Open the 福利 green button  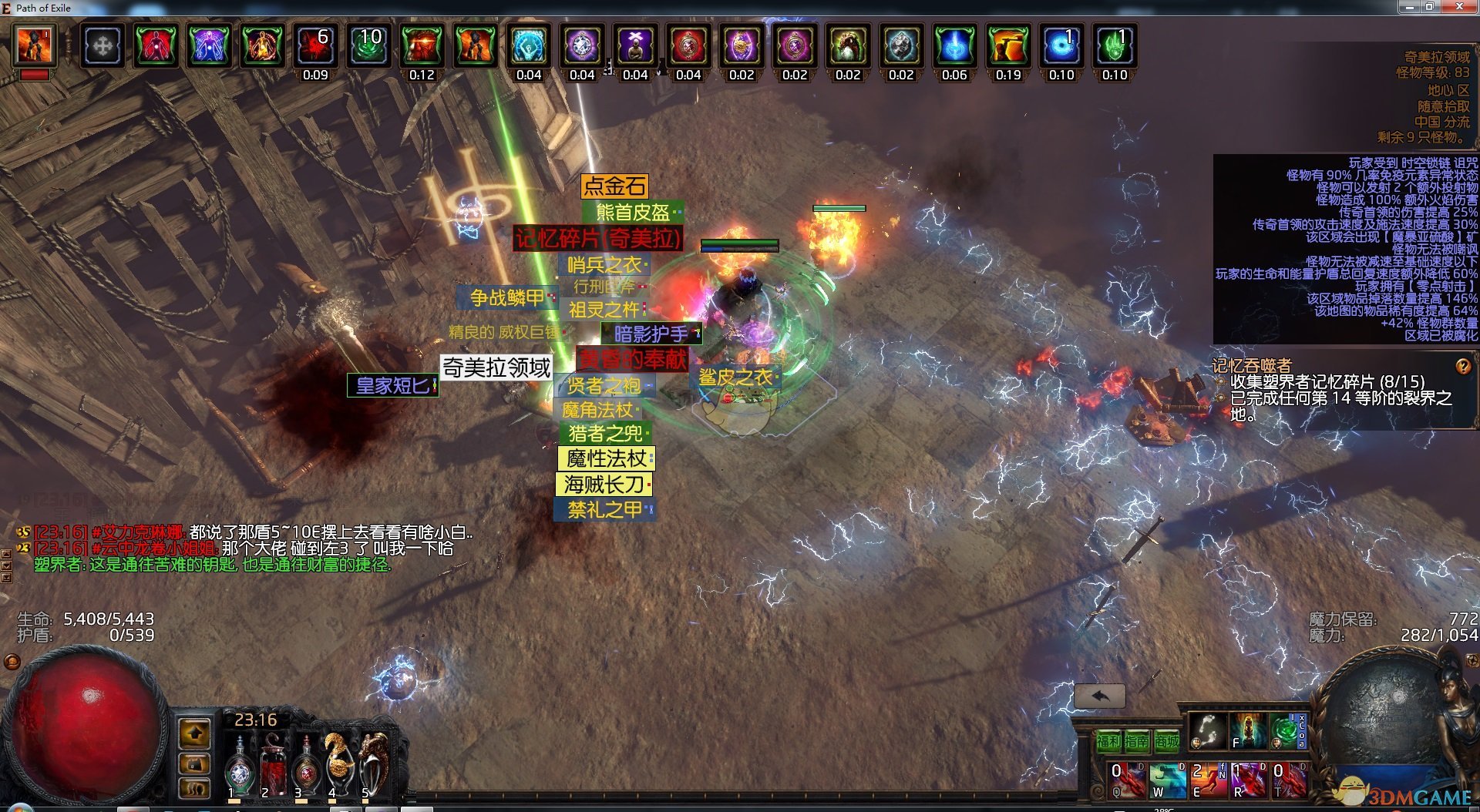(1108, 741)
